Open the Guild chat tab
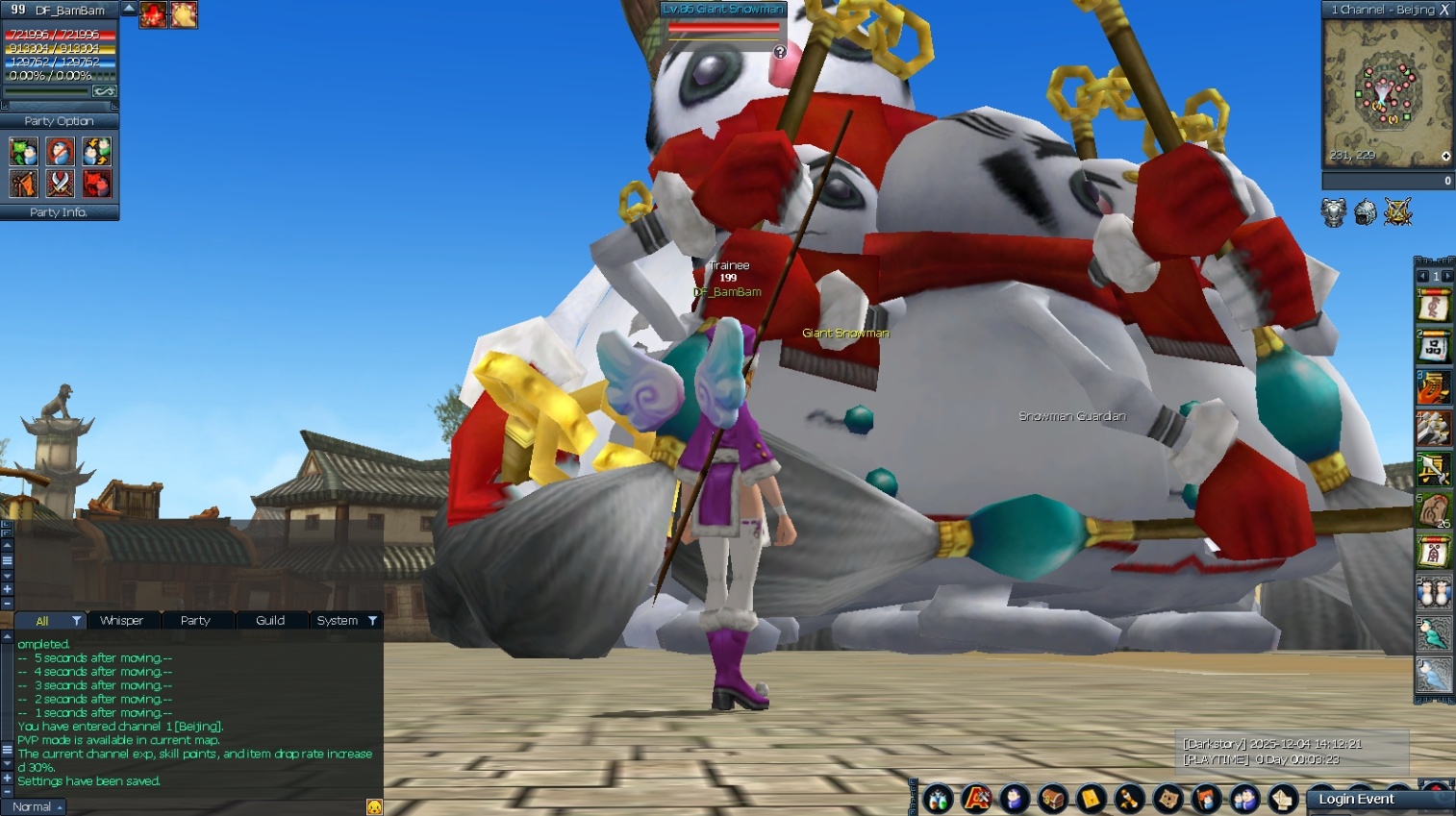 pos(270,621)
